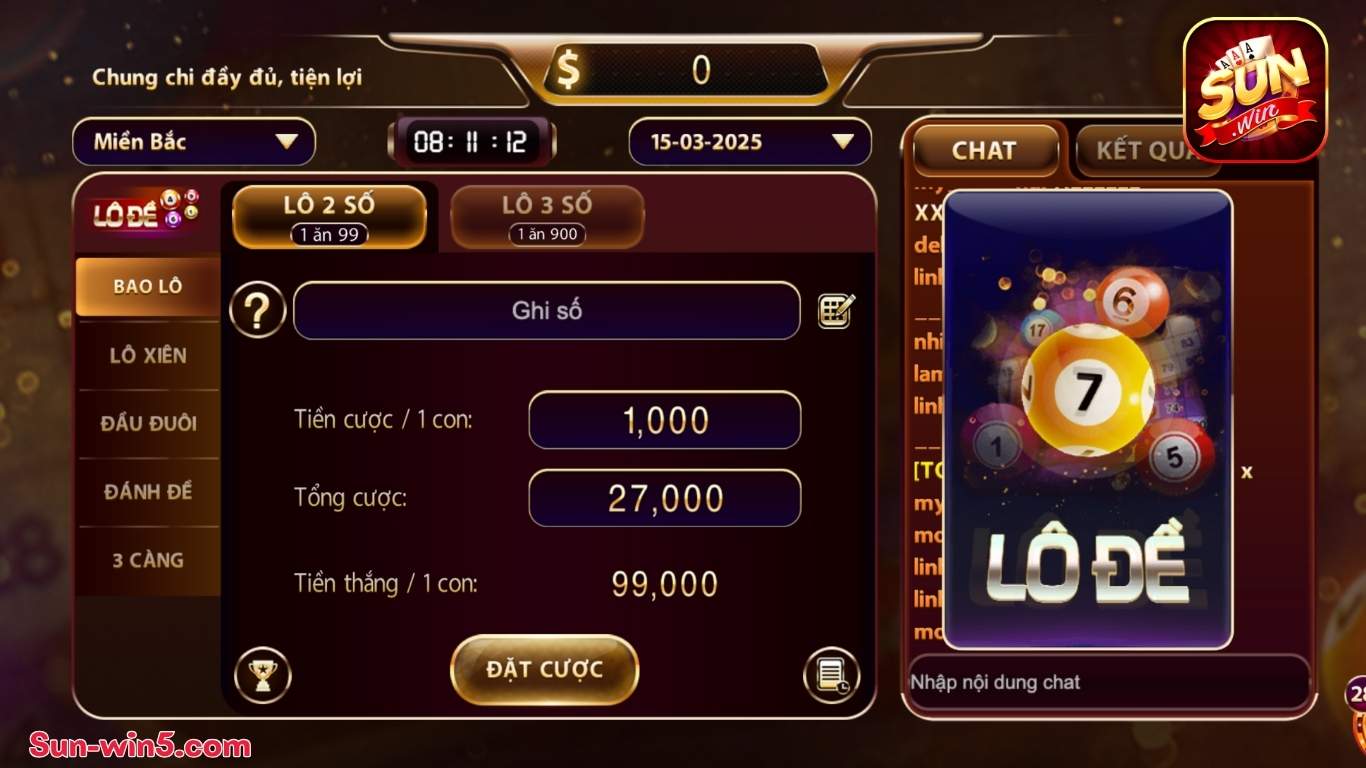1366x768 pixels.
Task: Open the help question mark icon
Action: (257, 310)
